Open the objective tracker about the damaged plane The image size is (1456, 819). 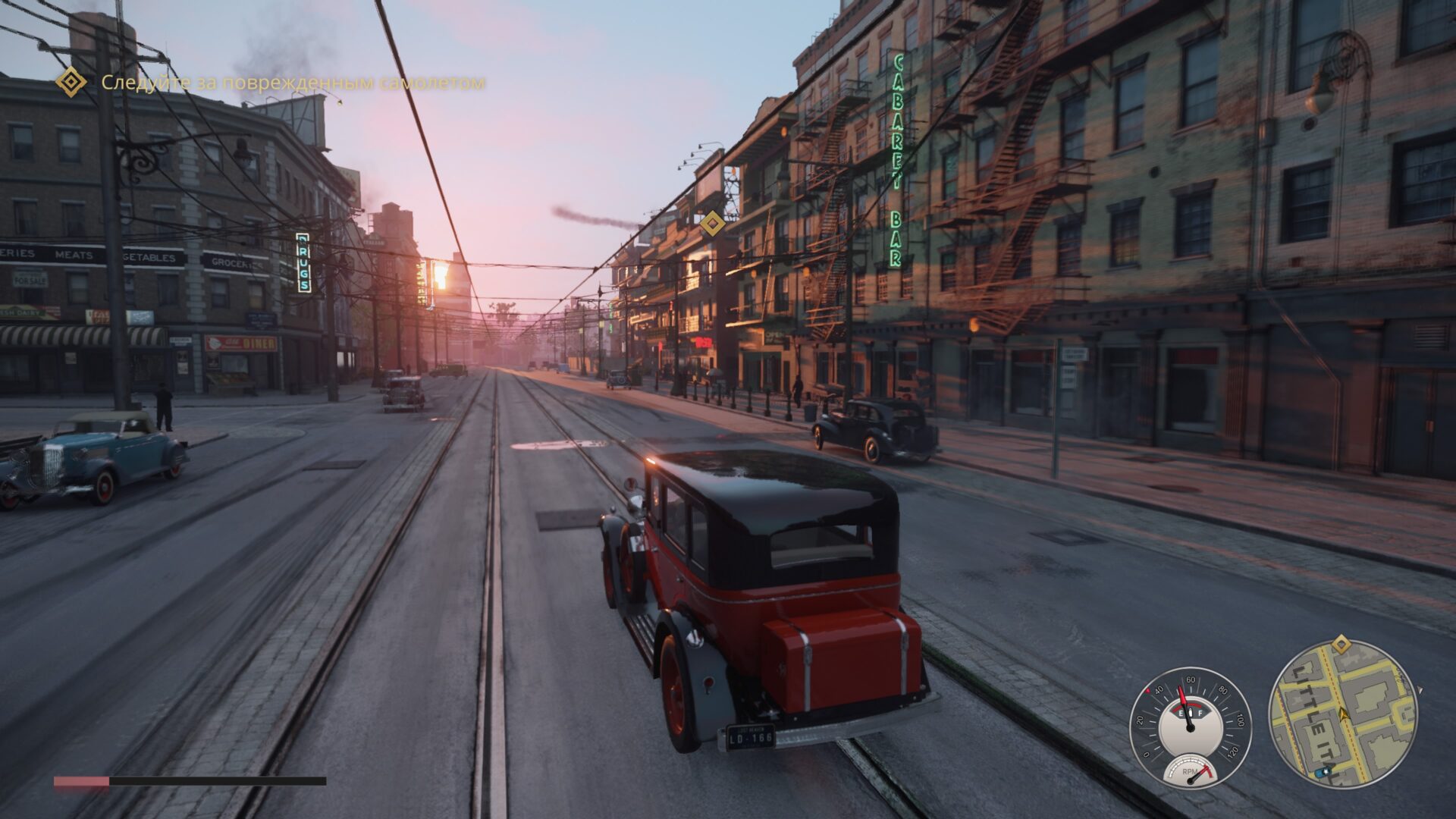pyautogui.click(x=293, y=82)
